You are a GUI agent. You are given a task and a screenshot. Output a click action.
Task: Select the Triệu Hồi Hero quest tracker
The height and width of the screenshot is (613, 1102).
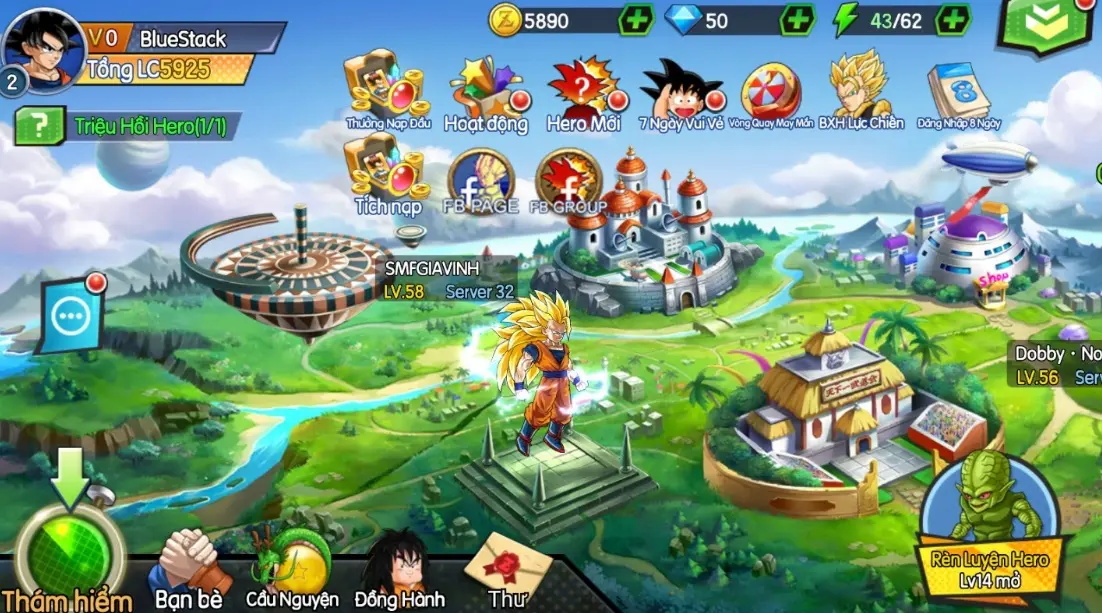pyautogui.click(x=128, y=127)
